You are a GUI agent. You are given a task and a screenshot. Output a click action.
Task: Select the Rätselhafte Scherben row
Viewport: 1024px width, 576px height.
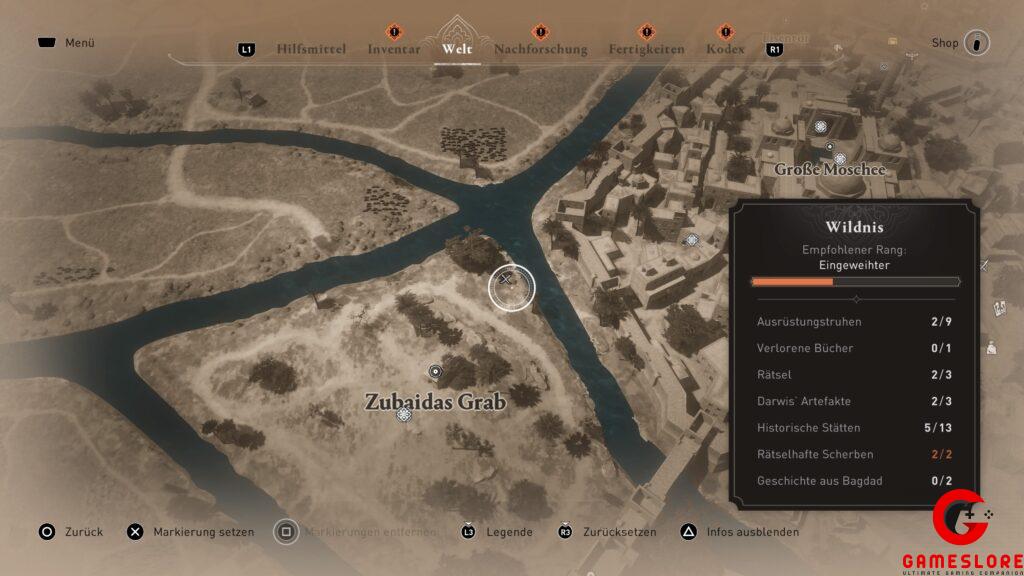tap(854, 454)
